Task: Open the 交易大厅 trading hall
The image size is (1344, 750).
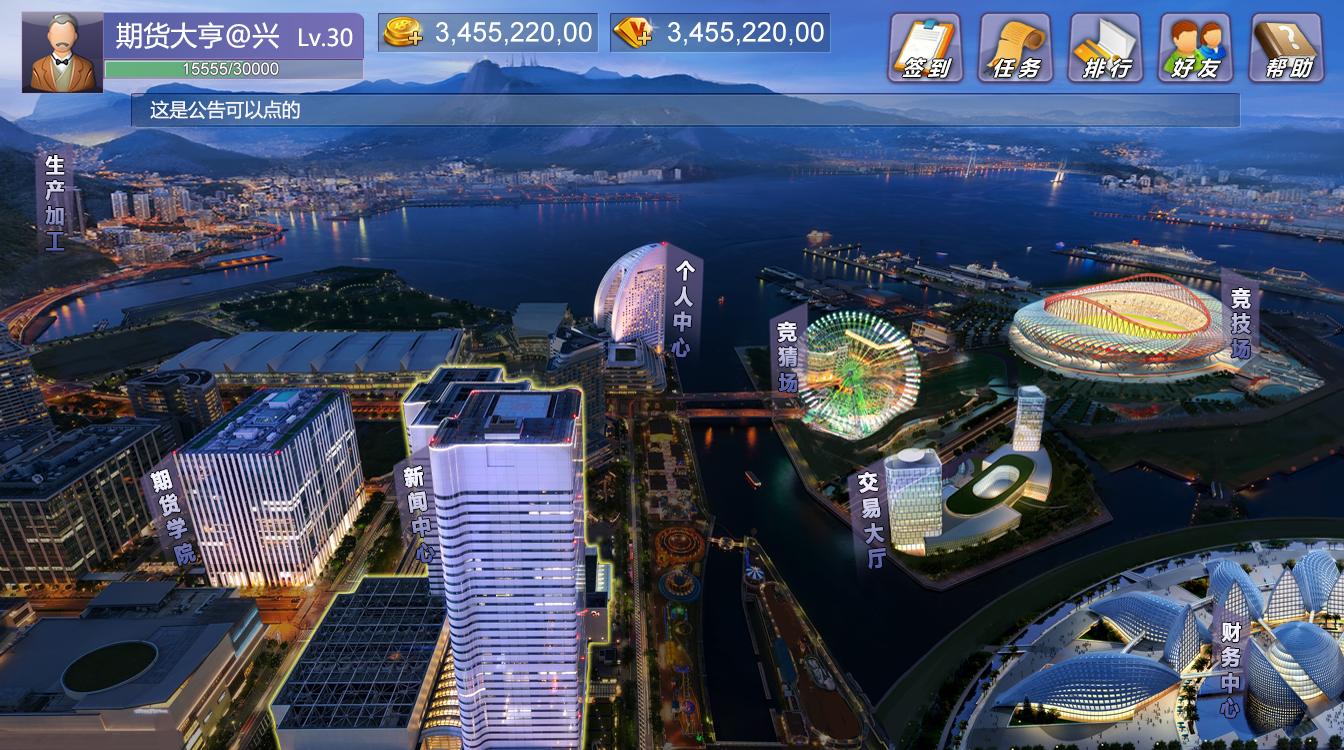Action: [x=870, y=520]
